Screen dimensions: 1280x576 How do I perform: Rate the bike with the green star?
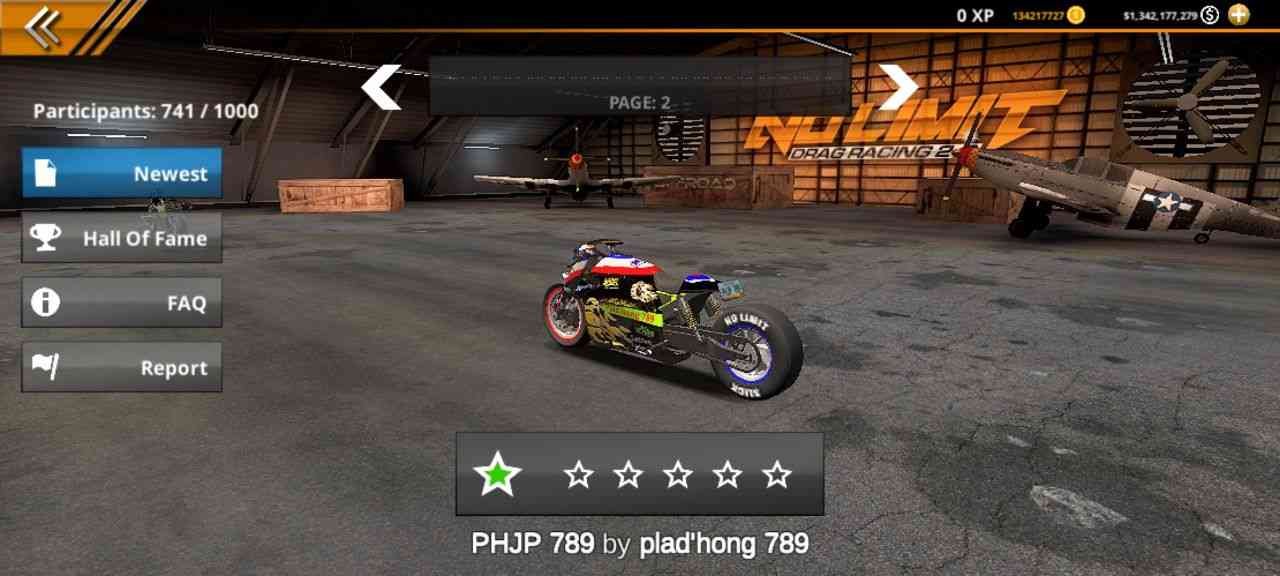click(497, 475)
